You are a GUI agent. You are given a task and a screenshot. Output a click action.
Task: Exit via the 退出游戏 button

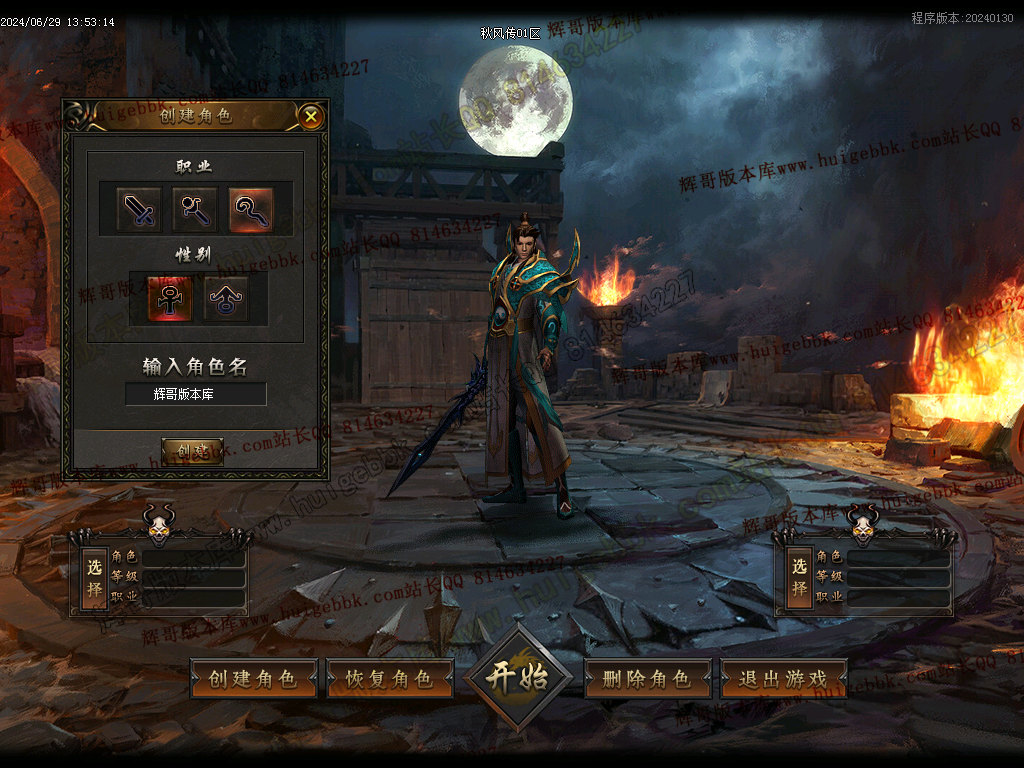tap(783, 679)
